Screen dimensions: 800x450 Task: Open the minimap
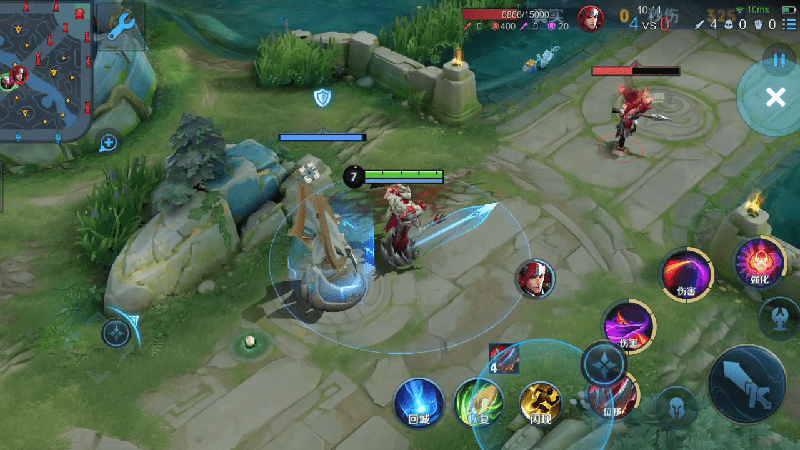click(x=47, y=72)
